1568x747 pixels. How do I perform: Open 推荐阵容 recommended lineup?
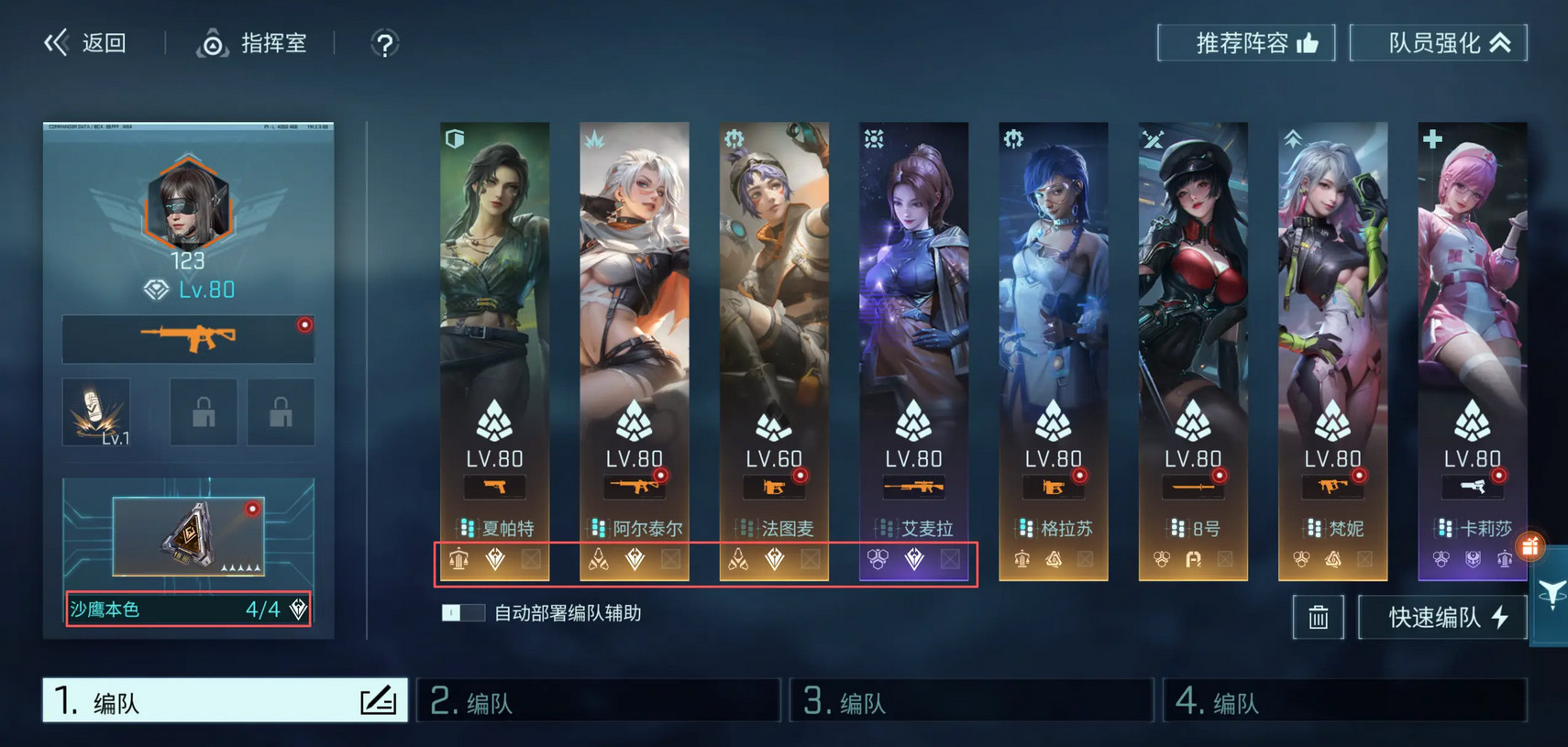[1246, 43]
